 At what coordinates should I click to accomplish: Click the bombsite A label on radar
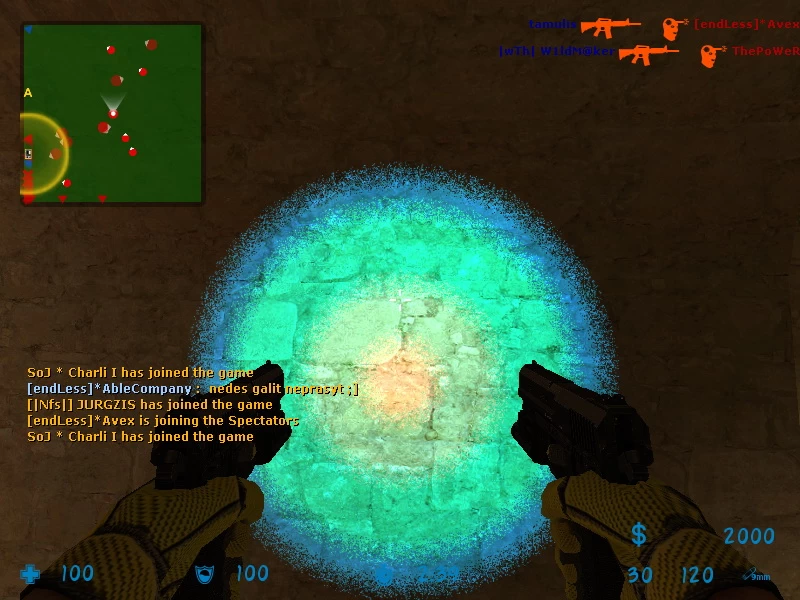(x=28, y=93)
